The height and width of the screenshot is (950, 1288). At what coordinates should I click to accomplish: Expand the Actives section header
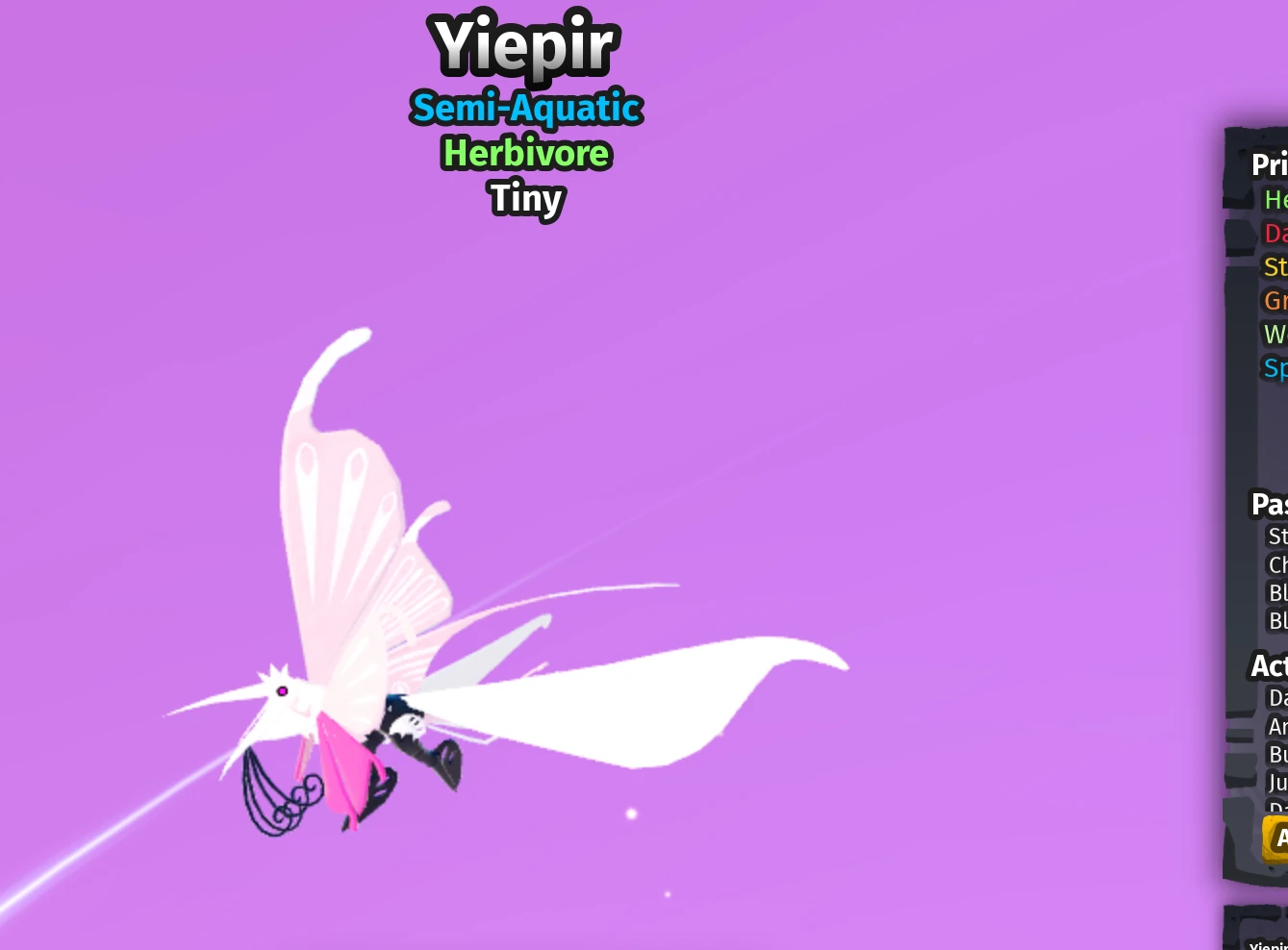coord(1268,665)
